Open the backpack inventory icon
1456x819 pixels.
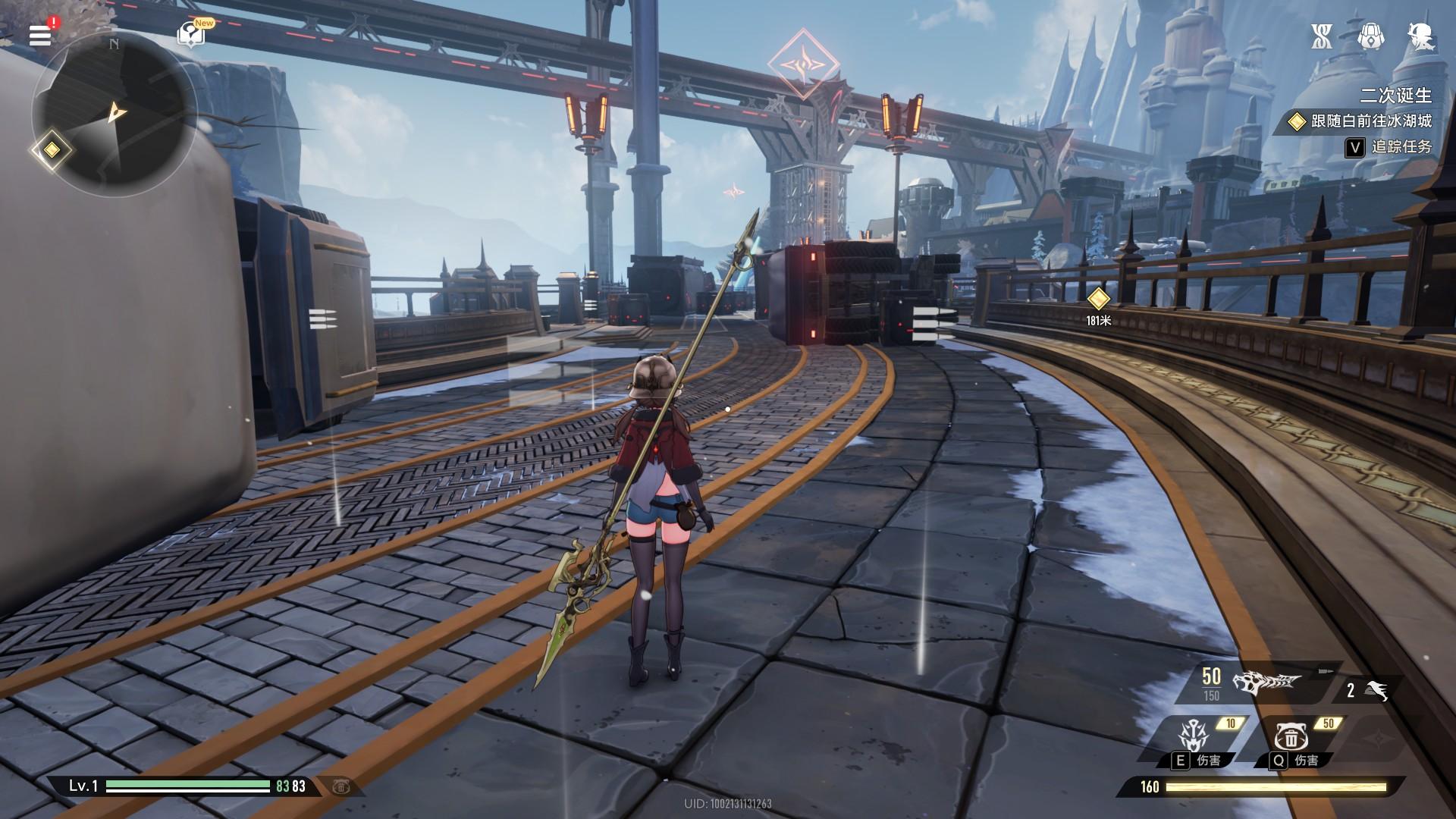pyautogui.click(x=1370, y=36)
